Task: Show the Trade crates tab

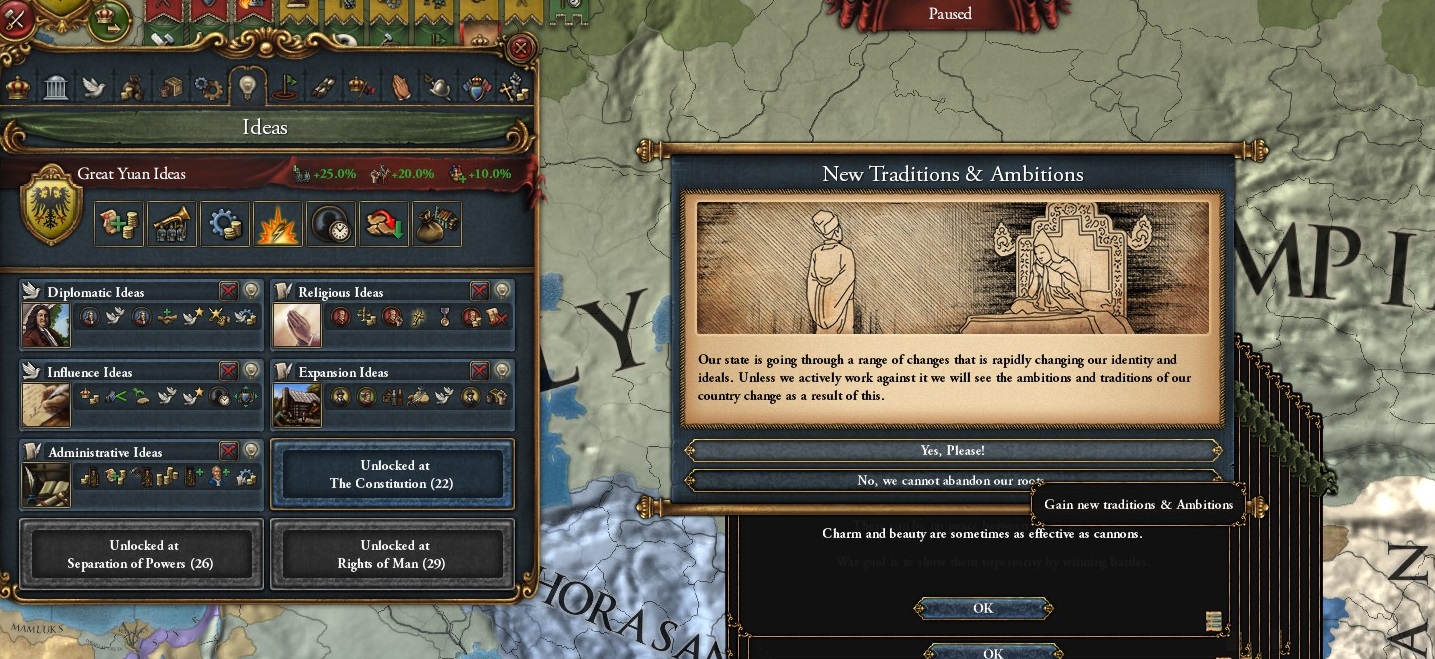Action: coord(171,88)
